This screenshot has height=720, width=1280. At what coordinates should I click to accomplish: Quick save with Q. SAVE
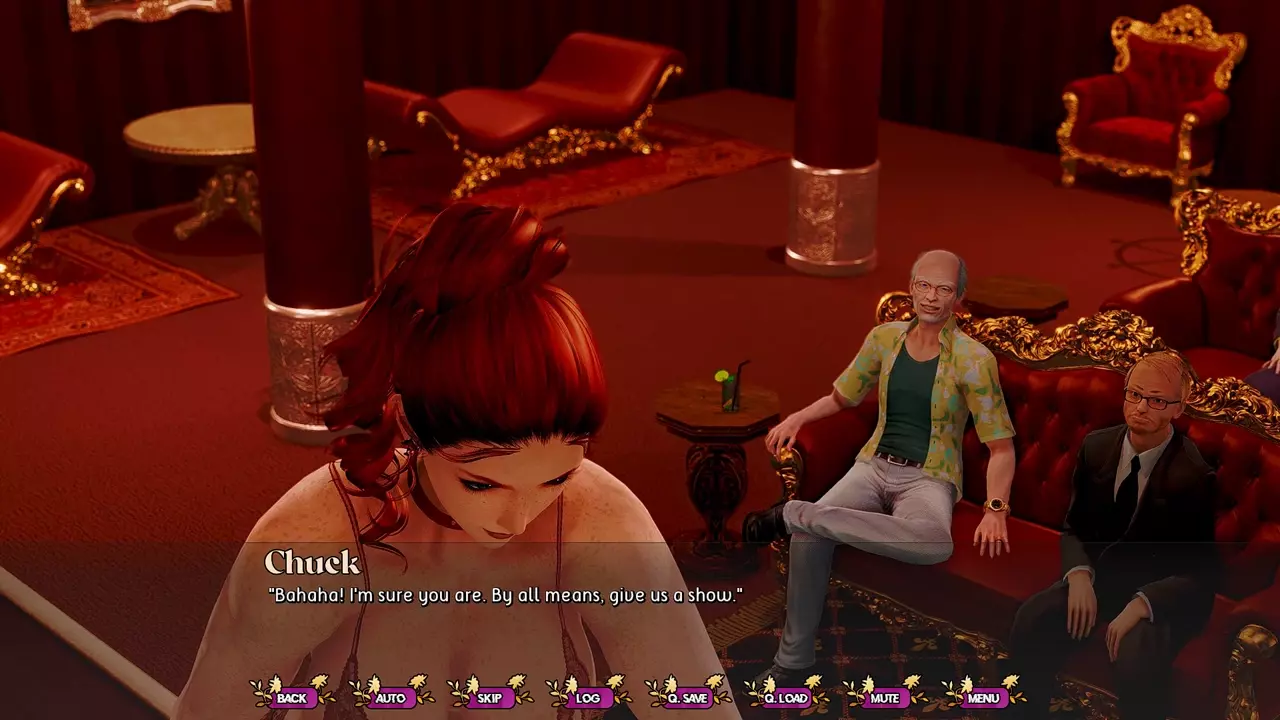tap(687, 697)
